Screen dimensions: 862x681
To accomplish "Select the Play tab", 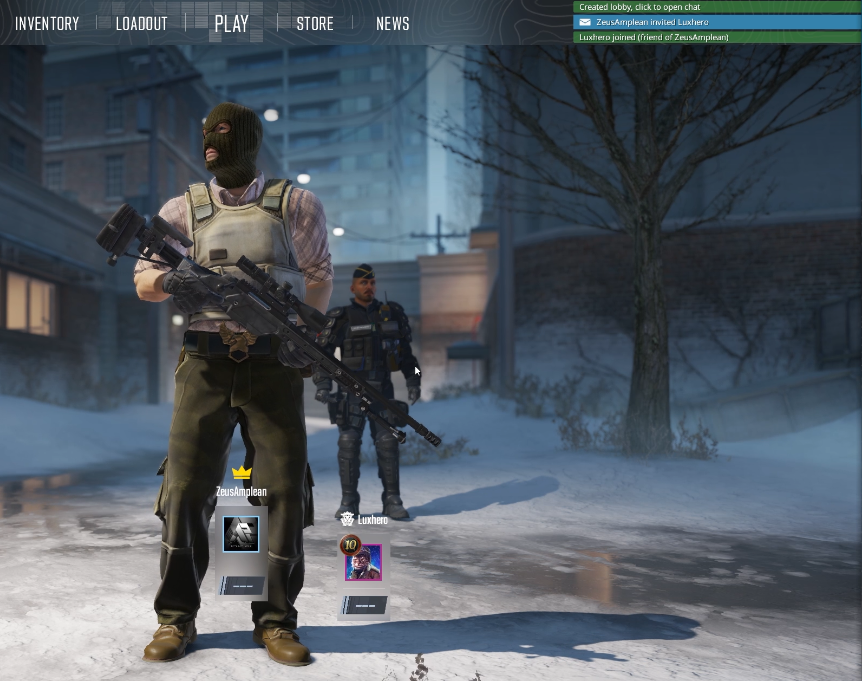I will (x=231, y=23).
